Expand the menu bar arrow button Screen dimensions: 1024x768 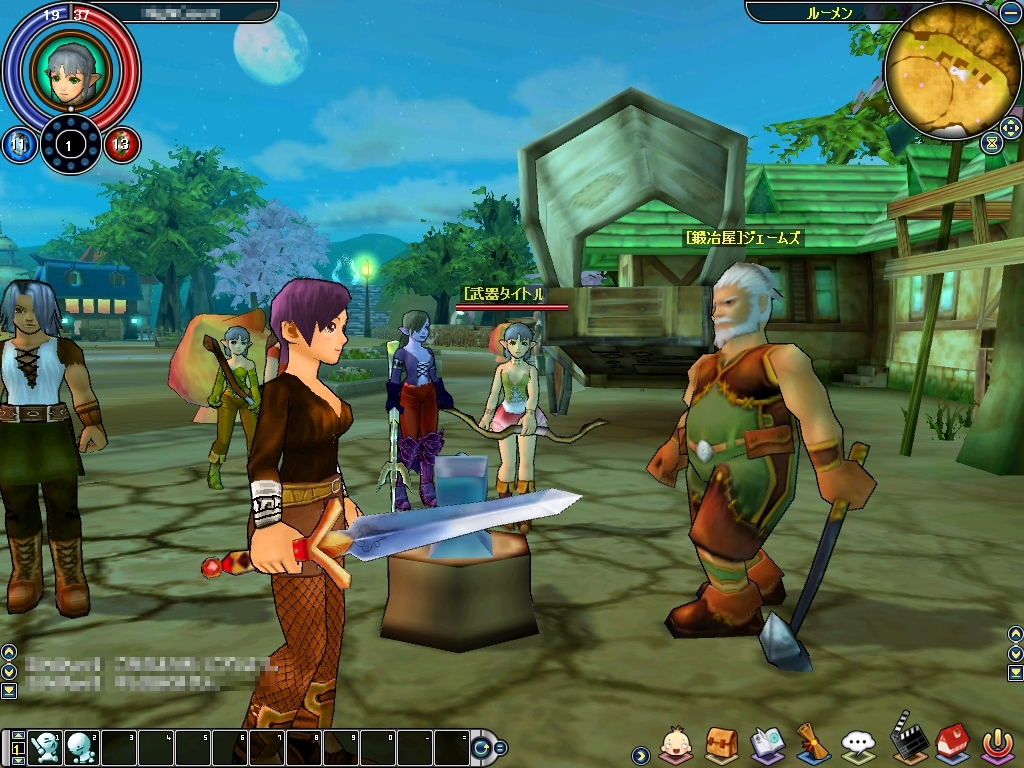coord(640,754)
